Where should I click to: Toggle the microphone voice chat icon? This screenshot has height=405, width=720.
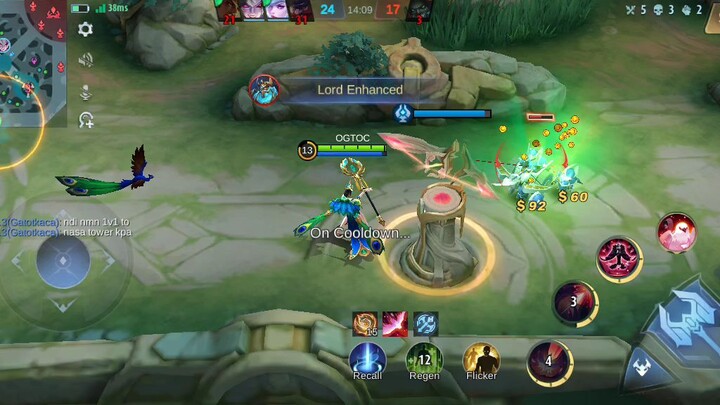[x=86, y=92]
